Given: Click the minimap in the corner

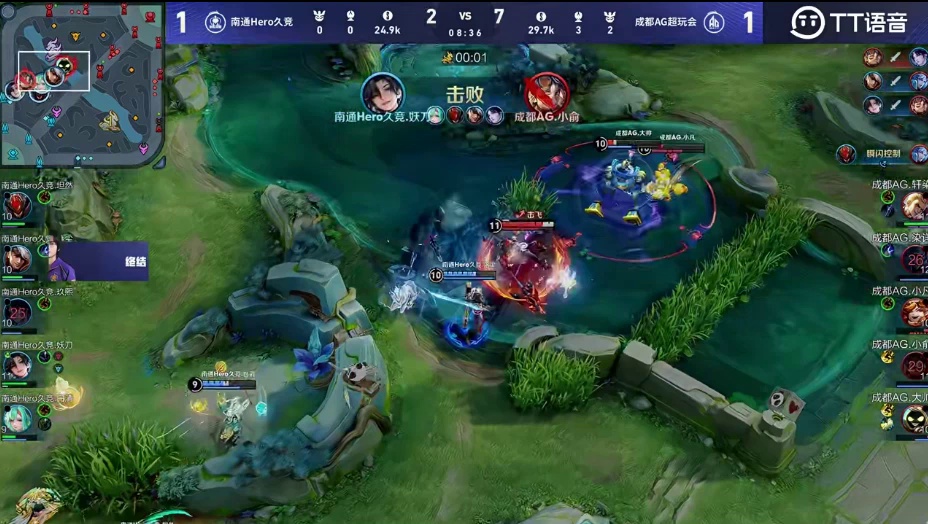Looking at the screenshot, I should coord(82,84).
